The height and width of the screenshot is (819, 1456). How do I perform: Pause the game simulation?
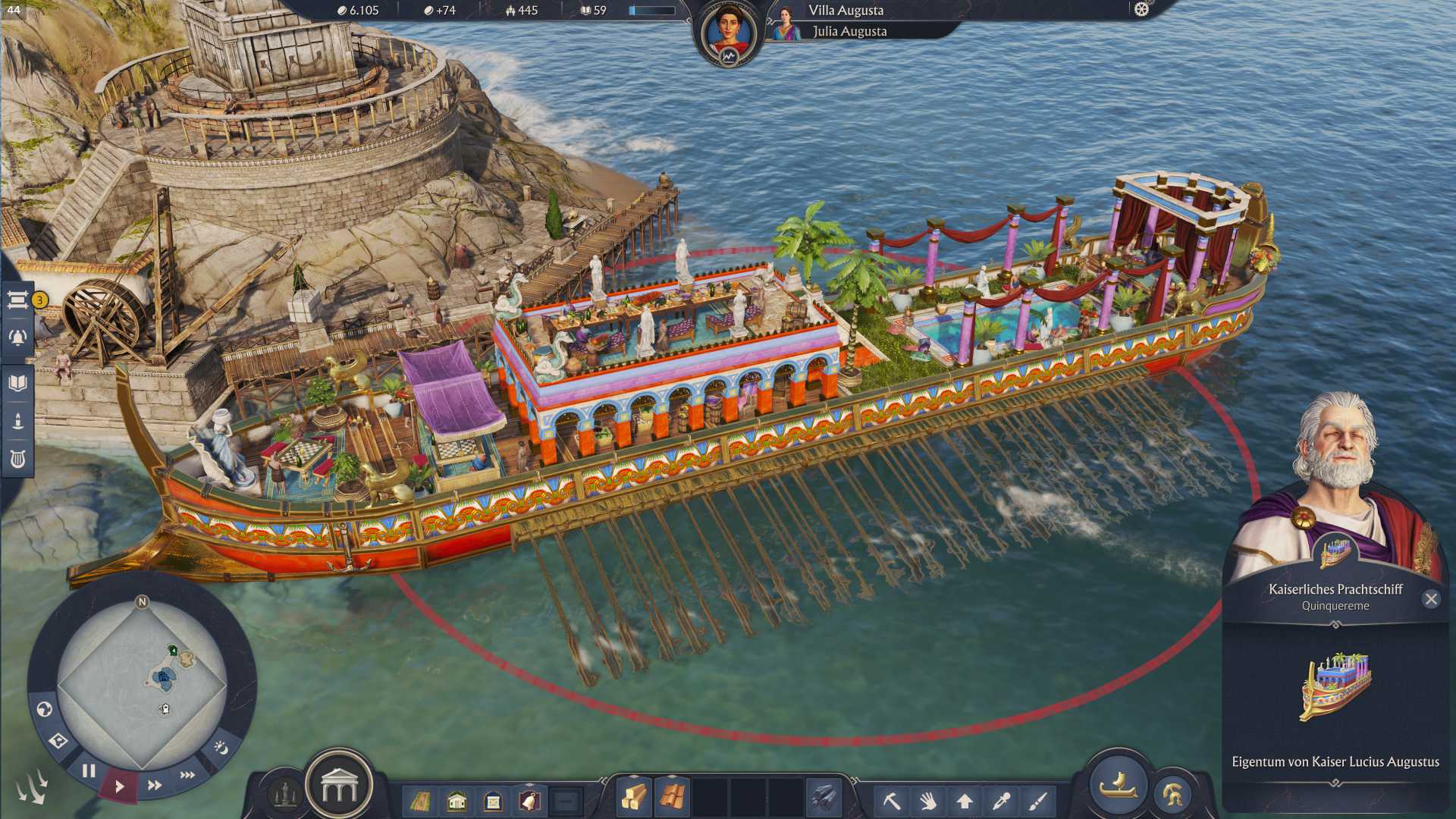[89, 770]
